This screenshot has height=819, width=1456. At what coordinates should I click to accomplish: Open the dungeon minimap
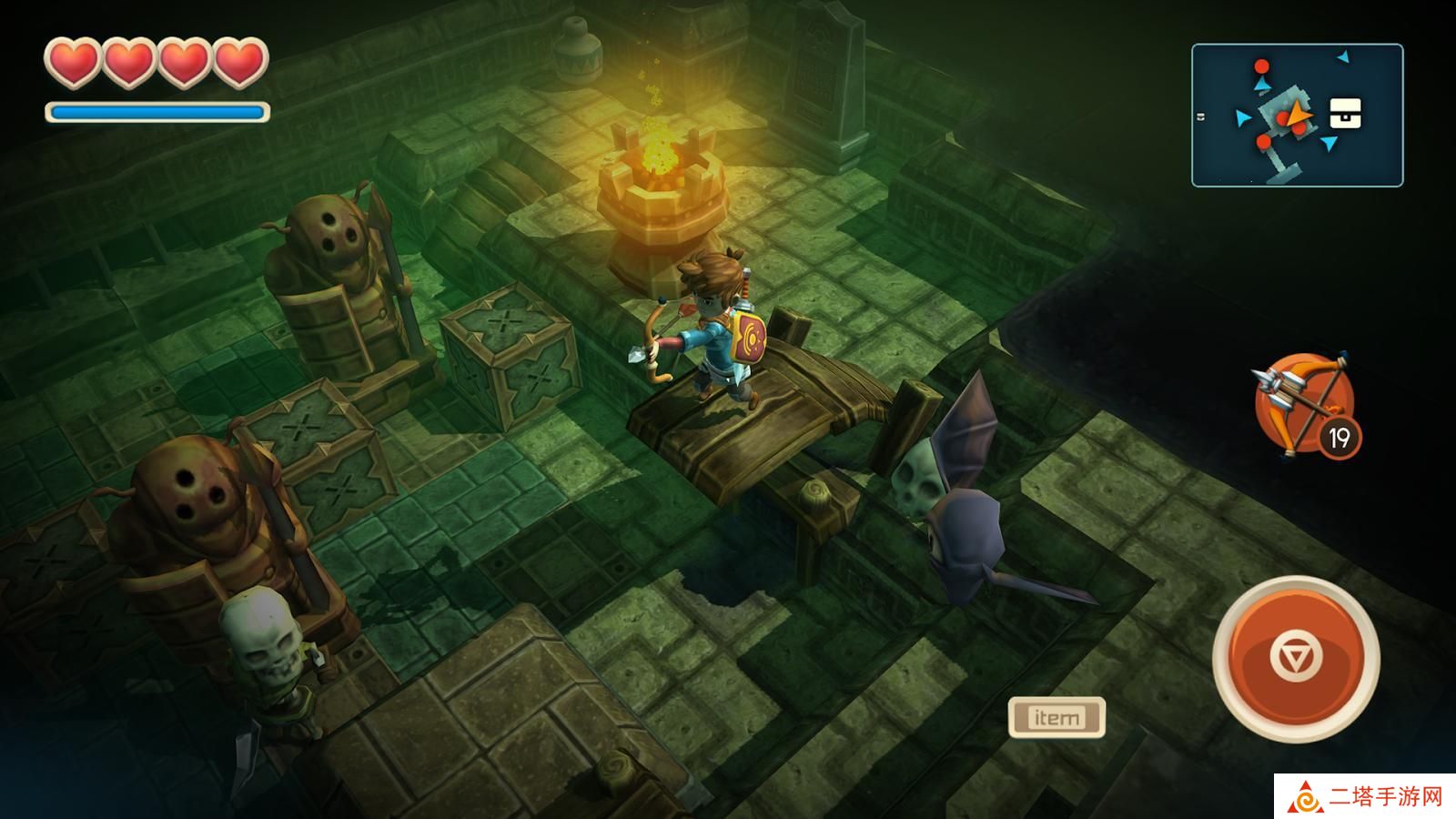pyautogui.click(x=1297, y=116)
